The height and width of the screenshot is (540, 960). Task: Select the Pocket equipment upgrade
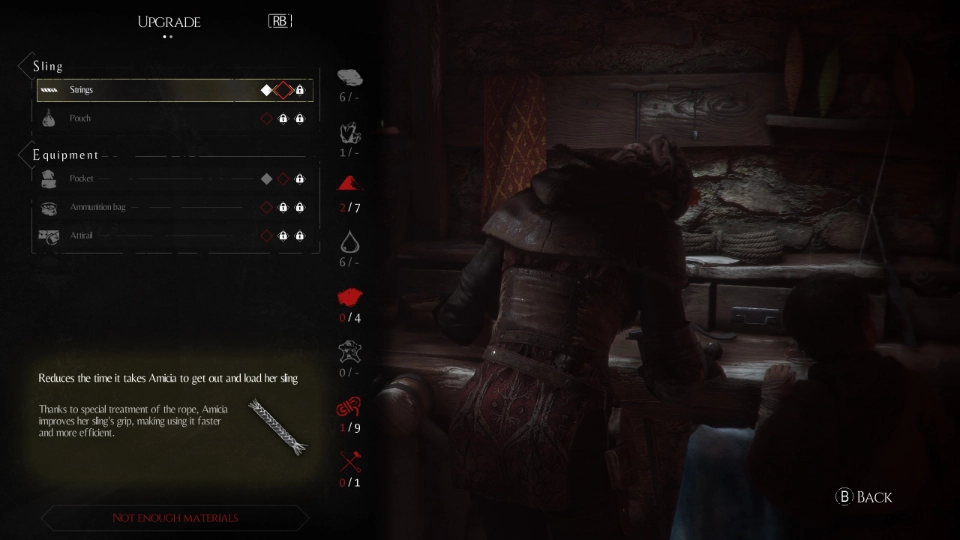coord(175,179)
